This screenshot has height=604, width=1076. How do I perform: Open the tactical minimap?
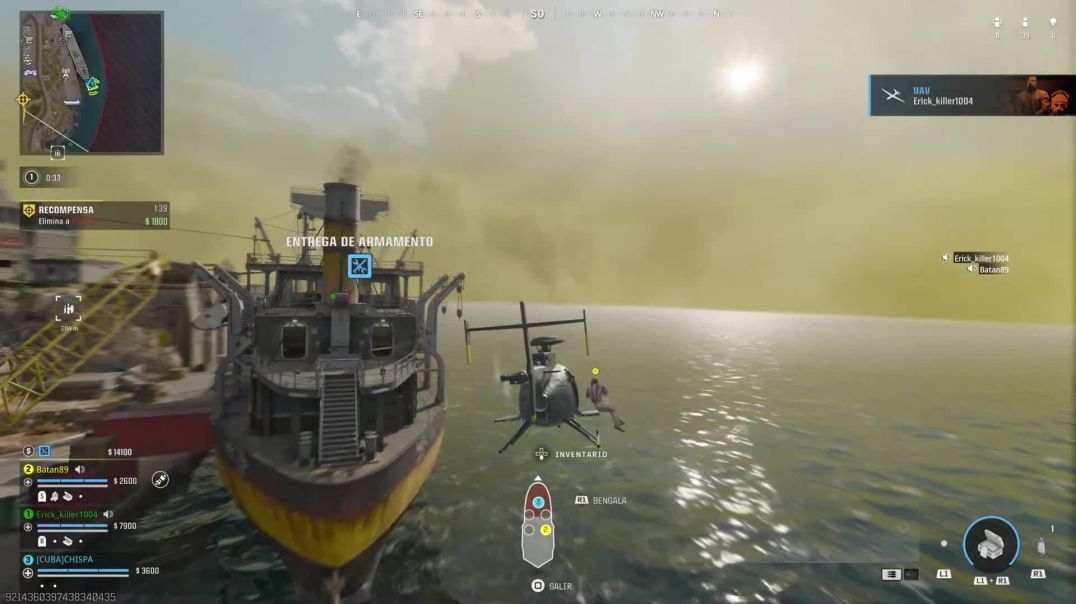[91, 83]
